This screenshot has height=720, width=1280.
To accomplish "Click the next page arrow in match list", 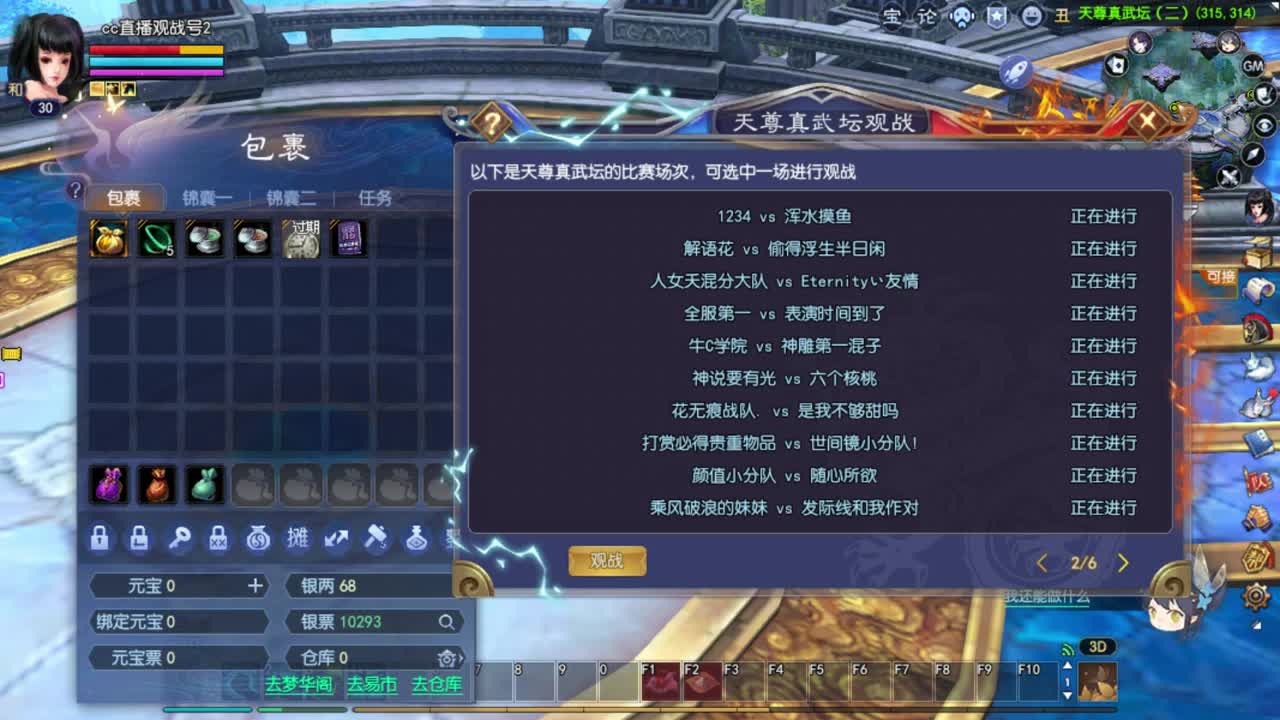I will coord(1124,563).
